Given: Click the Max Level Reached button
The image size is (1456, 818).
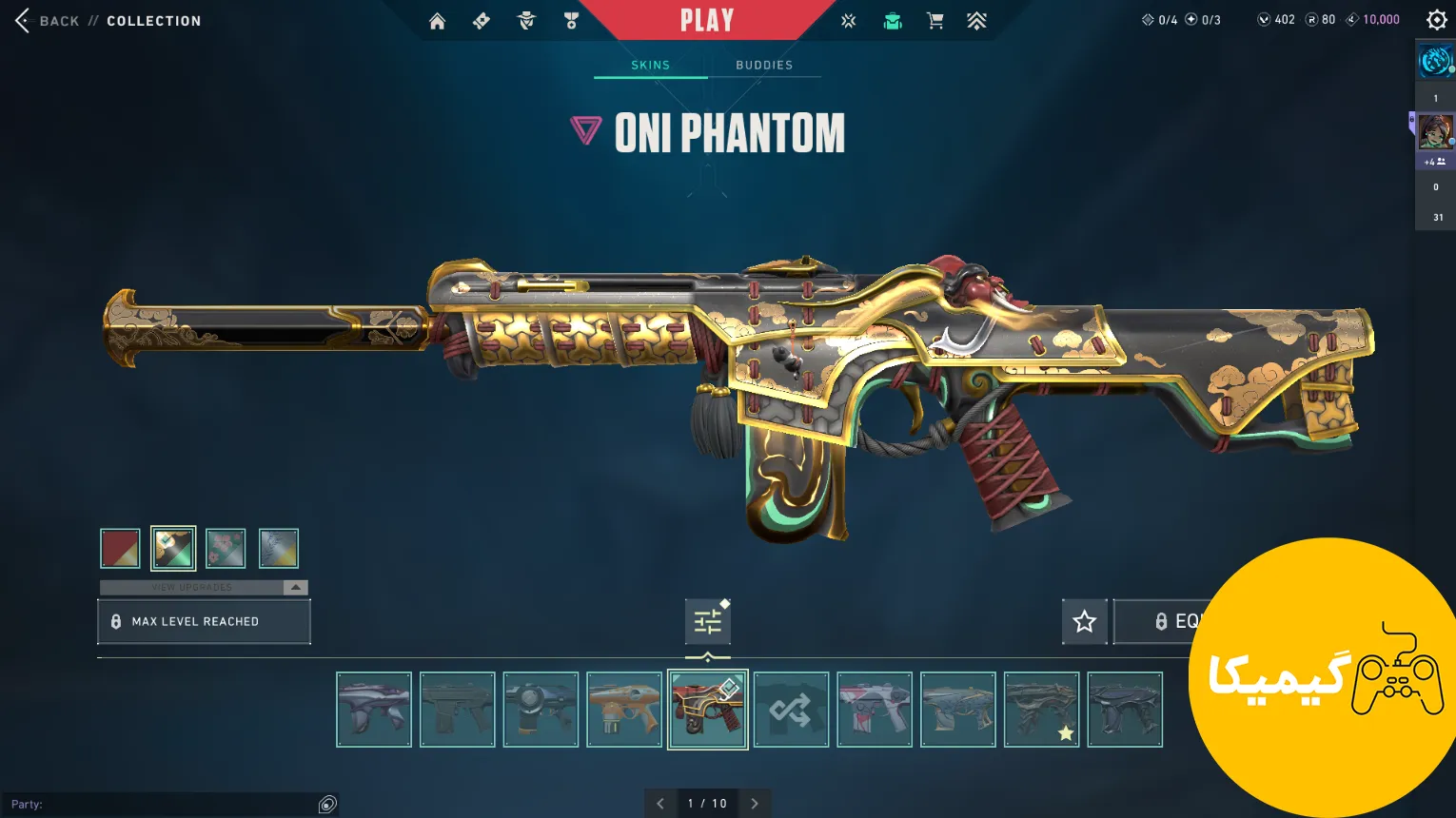Looking at the screenshot, I should point(204,621).
